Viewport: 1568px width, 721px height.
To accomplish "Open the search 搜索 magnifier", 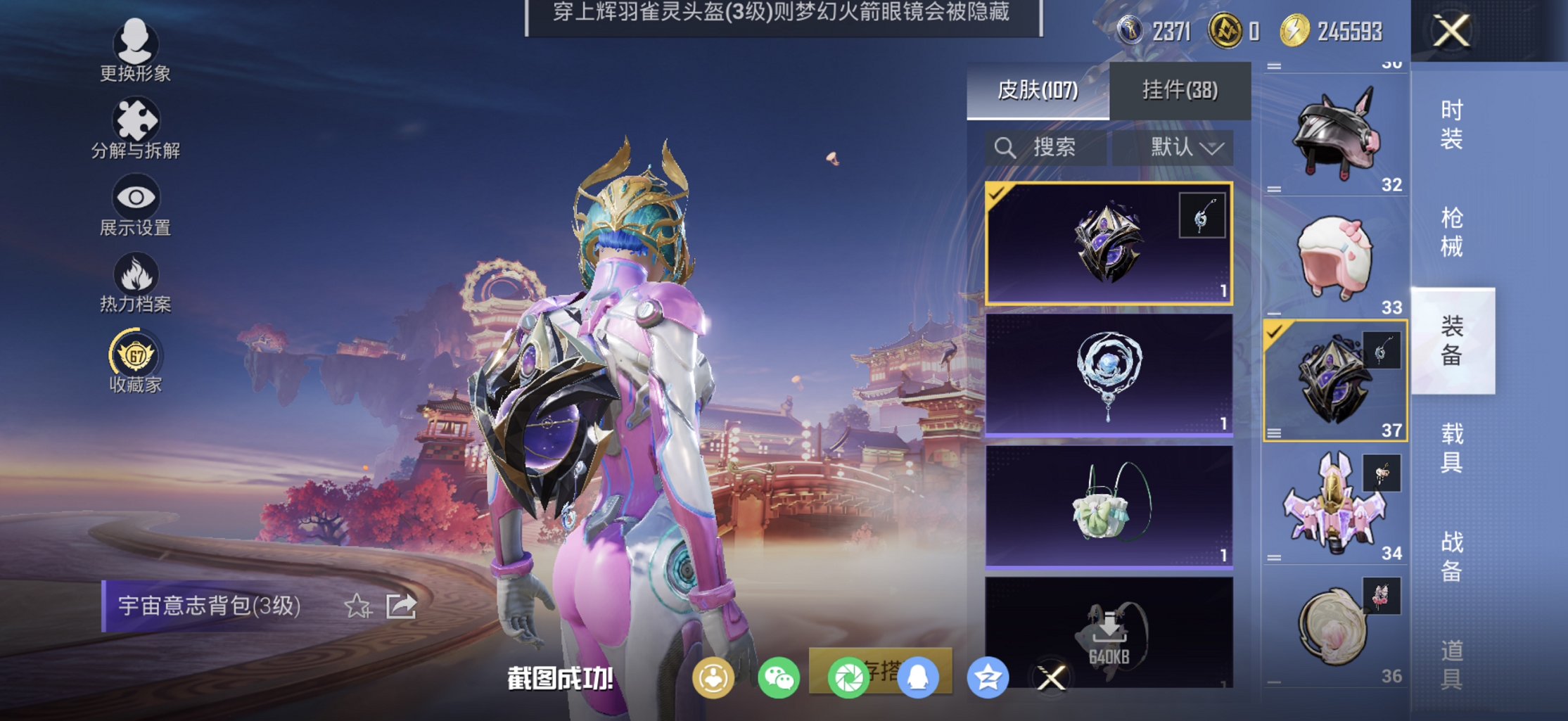I will [x=1005, y=148].
